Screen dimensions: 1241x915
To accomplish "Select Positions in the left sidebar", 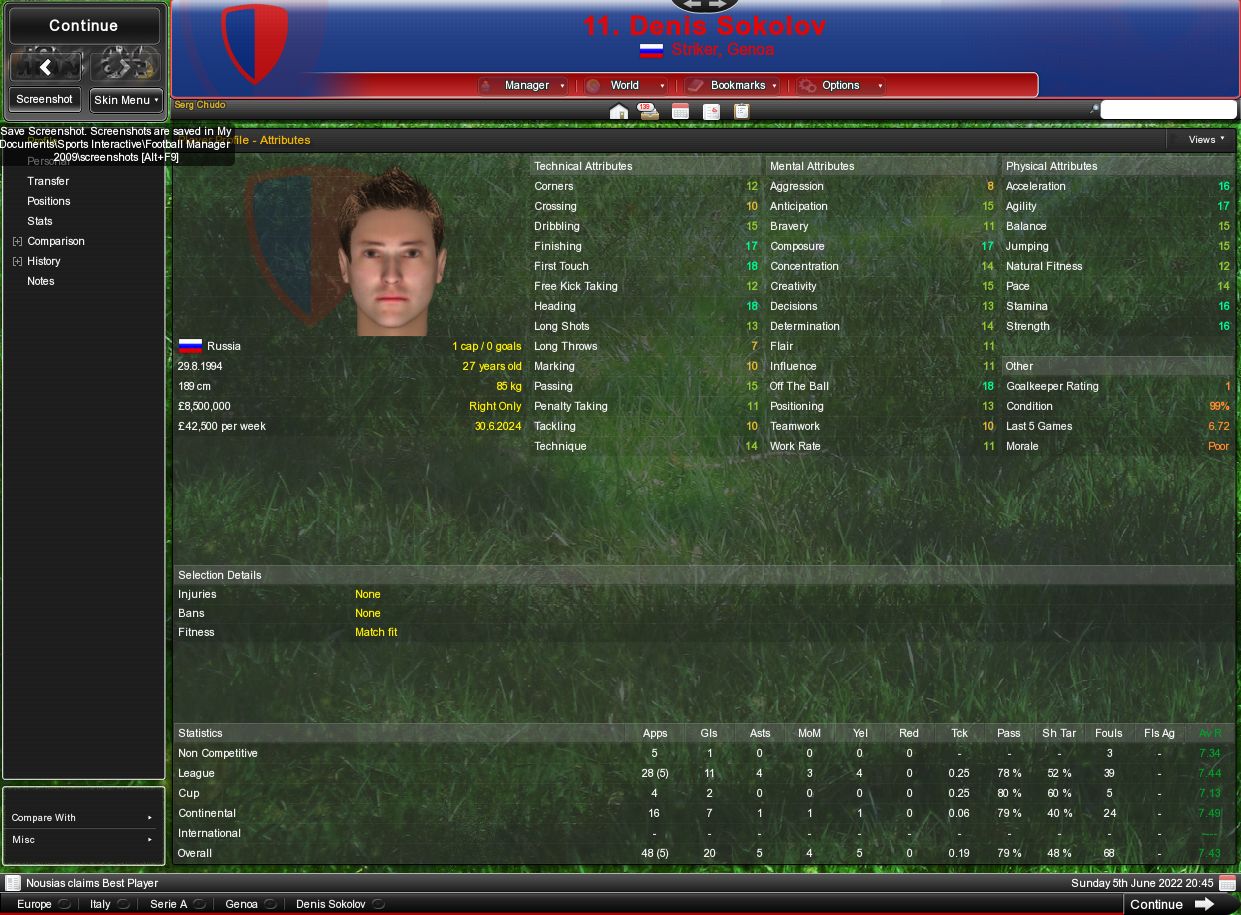I will point(49,201).
